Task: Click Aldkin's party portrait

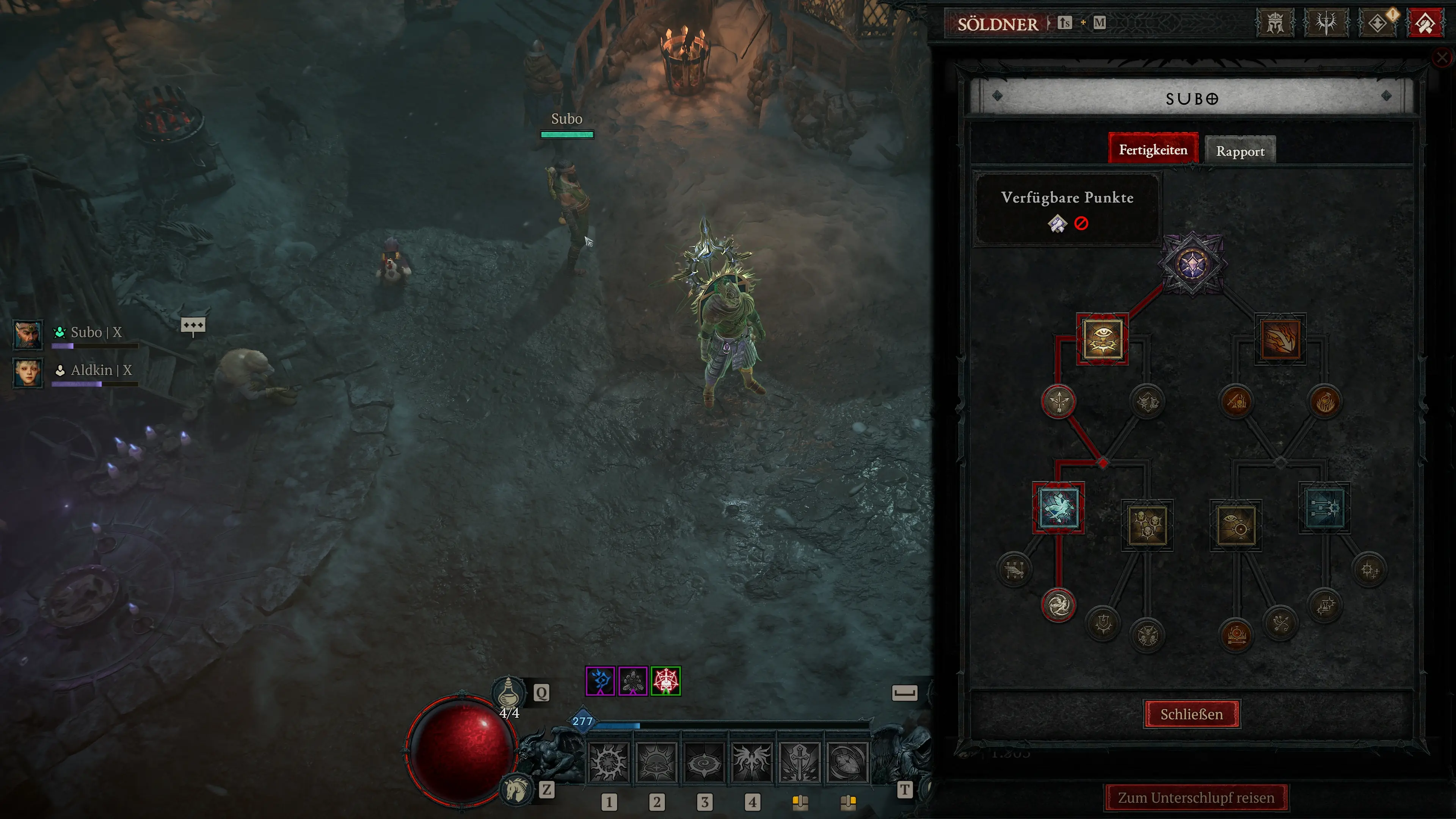Action: click(x=28, y=372)
